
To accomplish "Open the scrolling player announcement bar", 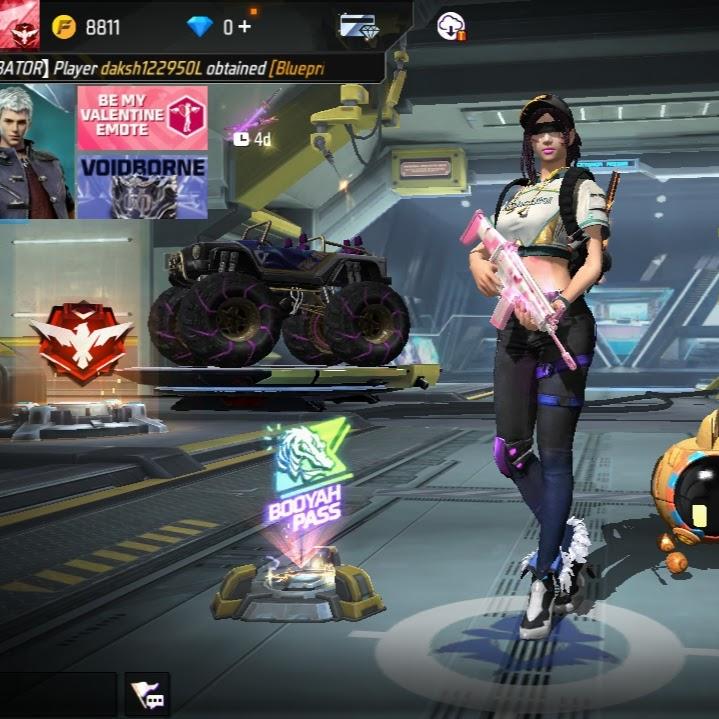I will pos(190,68).
